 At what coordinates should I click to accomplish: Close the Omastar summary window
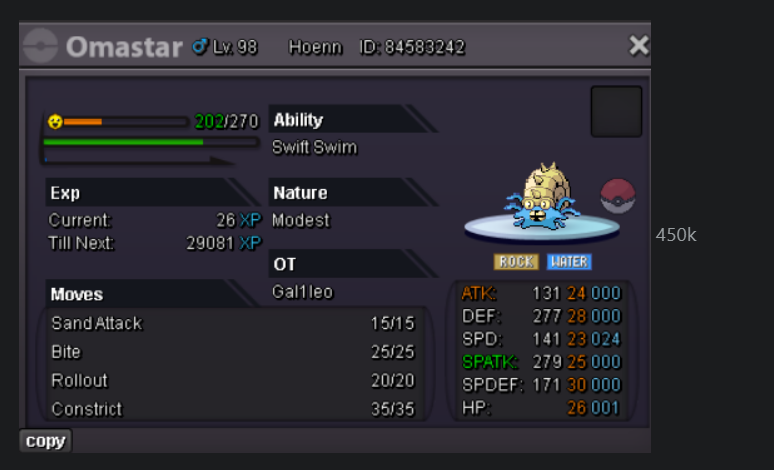click(x=638, y=45)
